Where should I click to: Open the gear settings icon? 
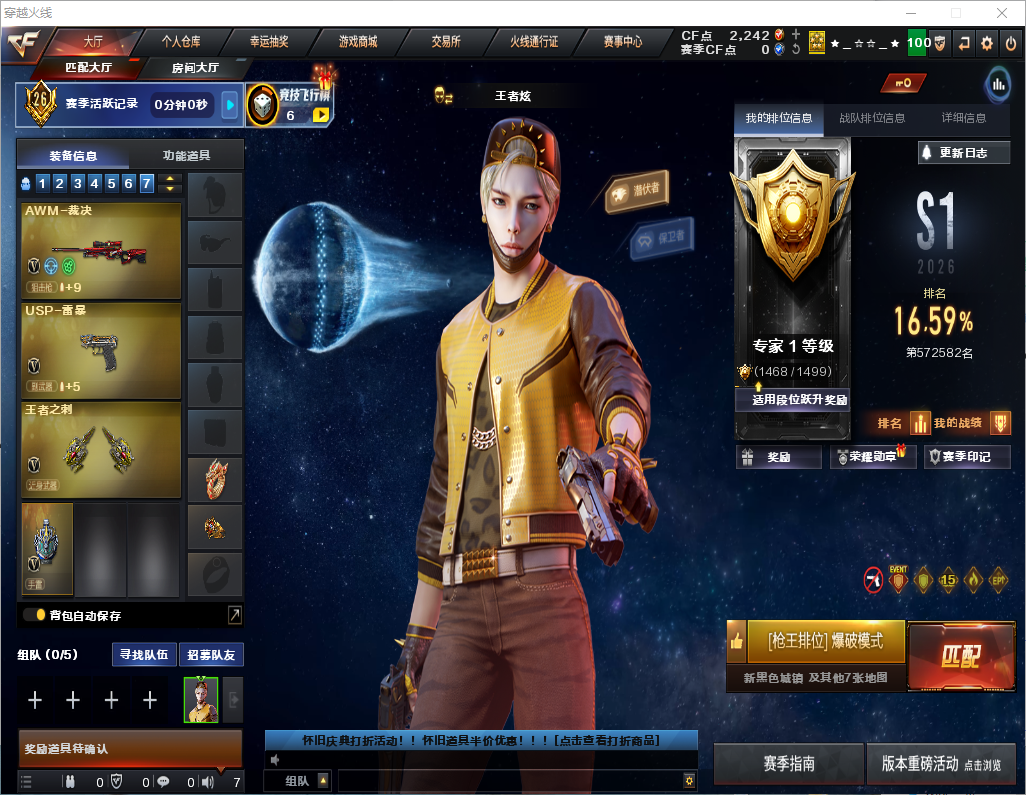(x=987, y=42)
